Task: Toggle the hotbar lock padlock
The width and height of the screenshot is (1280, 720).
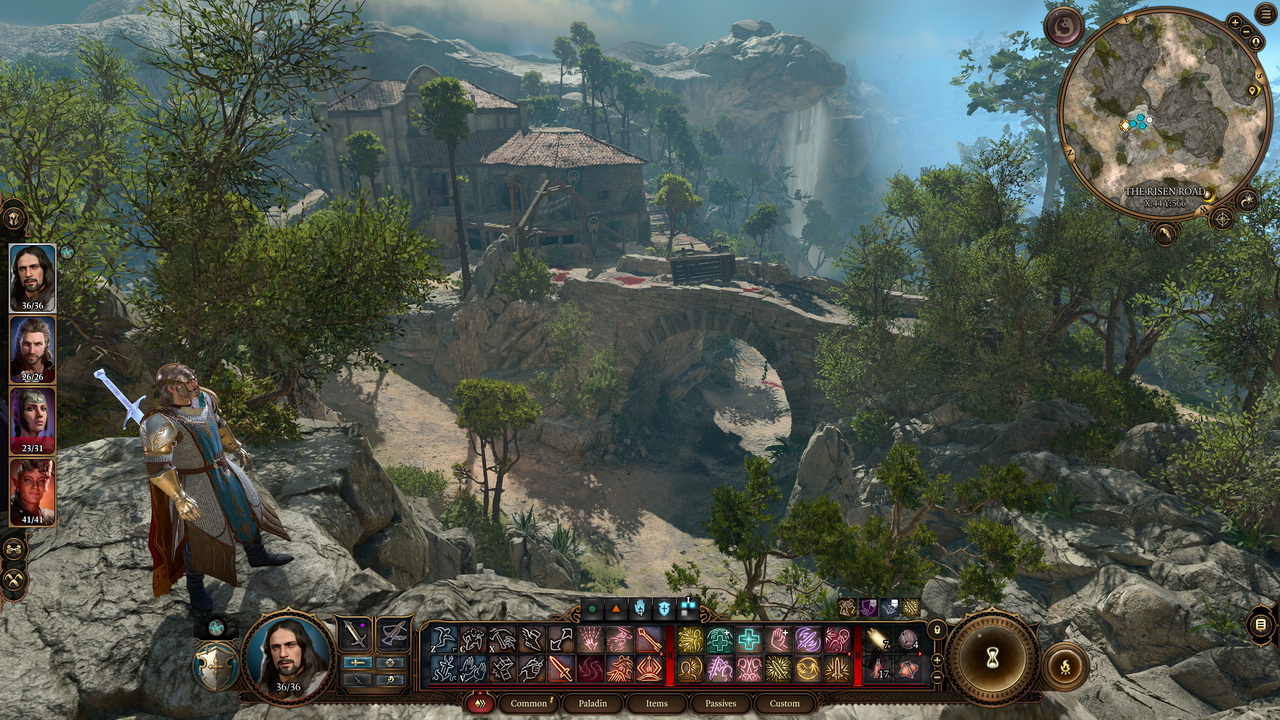Action: pos(937,630)
